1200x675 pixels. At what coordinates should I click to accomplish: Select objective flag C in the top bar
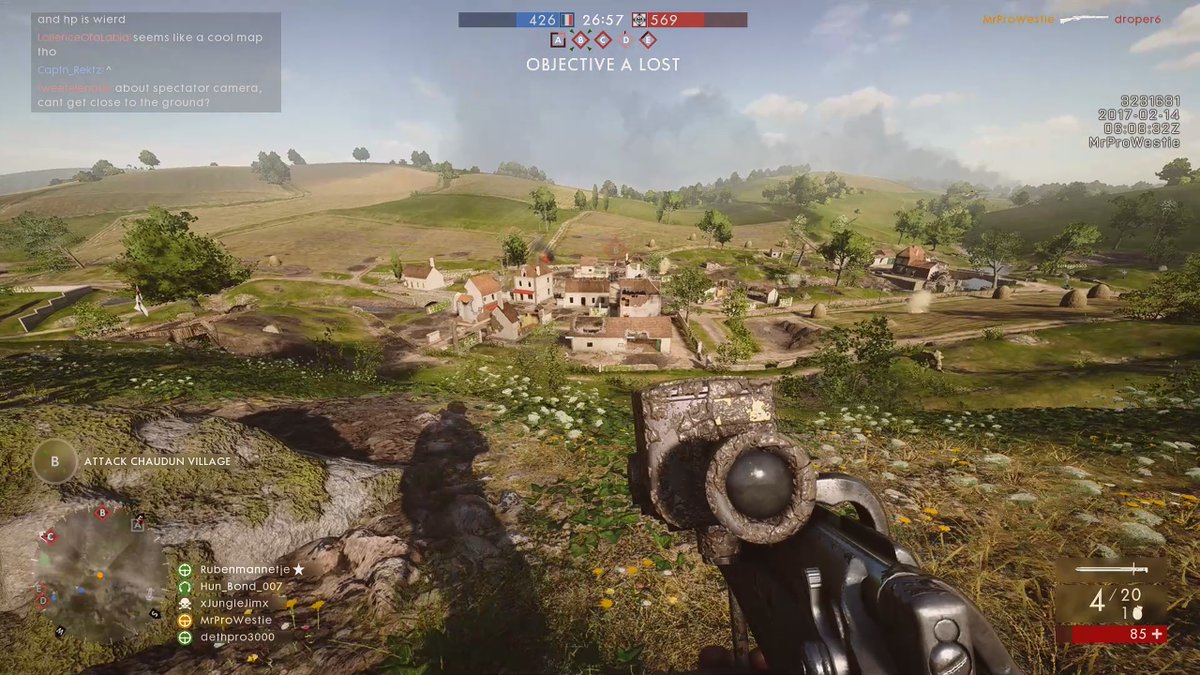[x=603, y=40]
